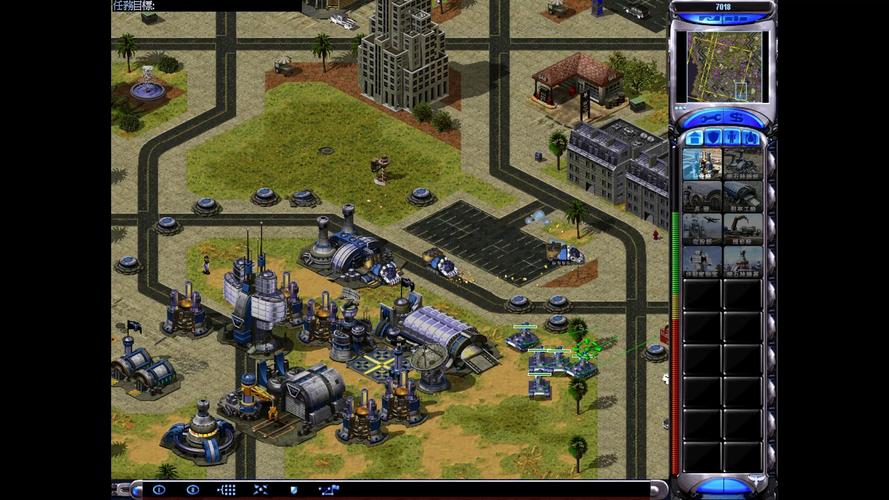Image resolution: width=889 pixels, height=500 pixels.
Task: Click the radar minimap
Action: click(x=720, y=66)
